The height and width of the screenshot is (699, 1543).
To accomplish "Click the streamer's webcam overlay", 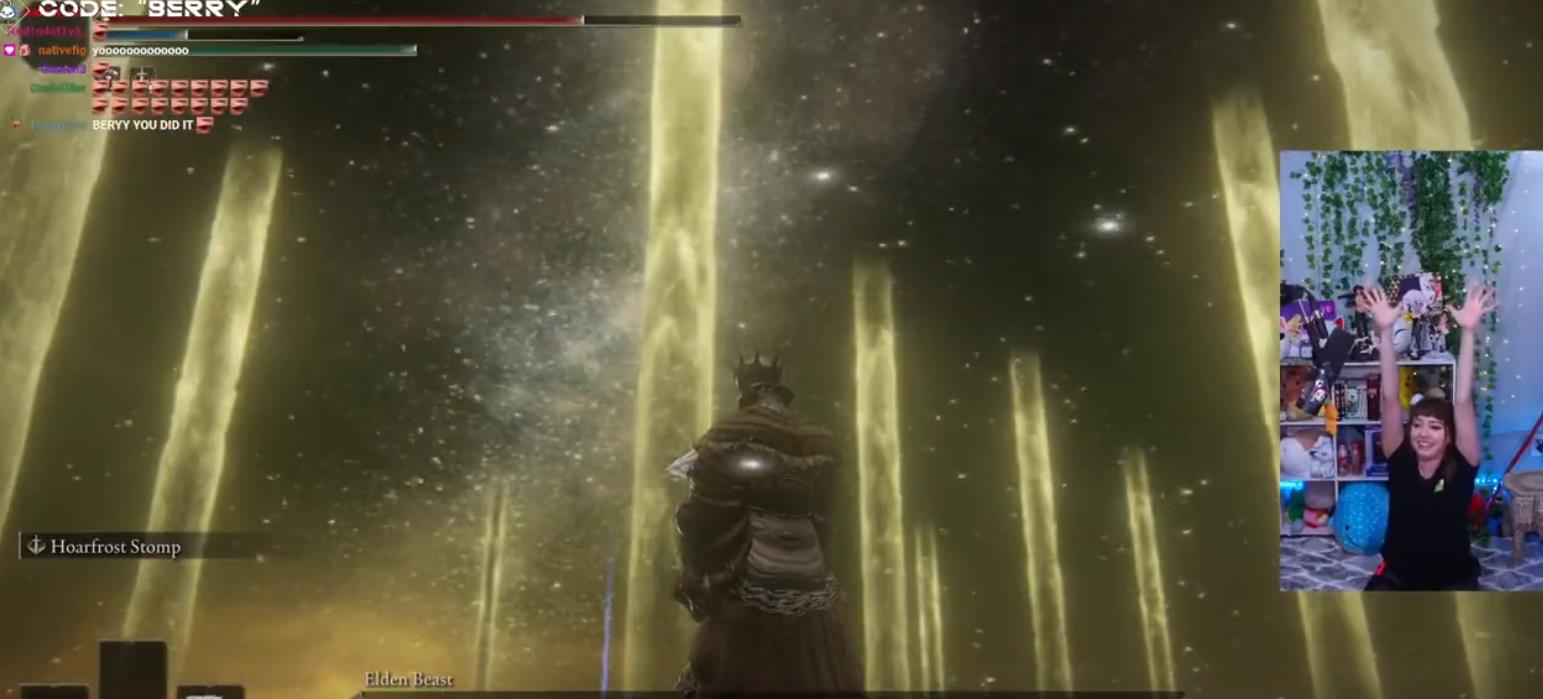I will [x=1410, y=370].
